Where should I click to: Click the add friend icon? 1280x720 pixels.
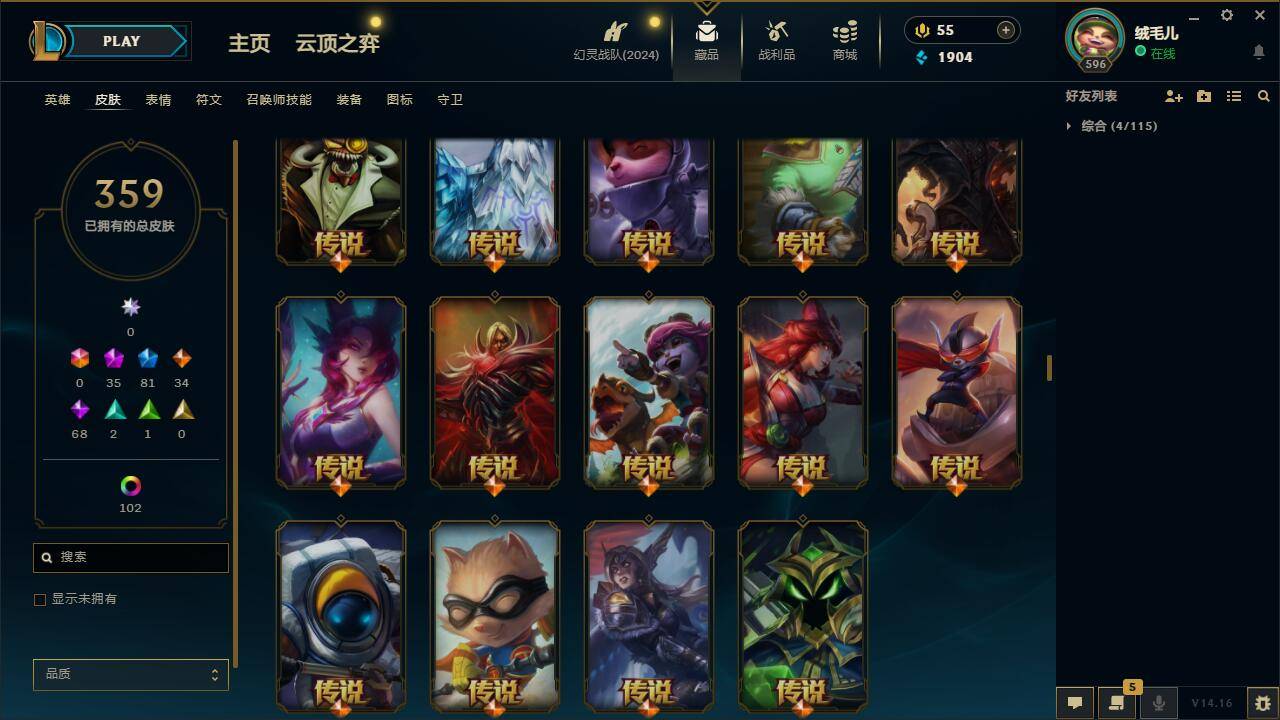tap(1172, 96)
